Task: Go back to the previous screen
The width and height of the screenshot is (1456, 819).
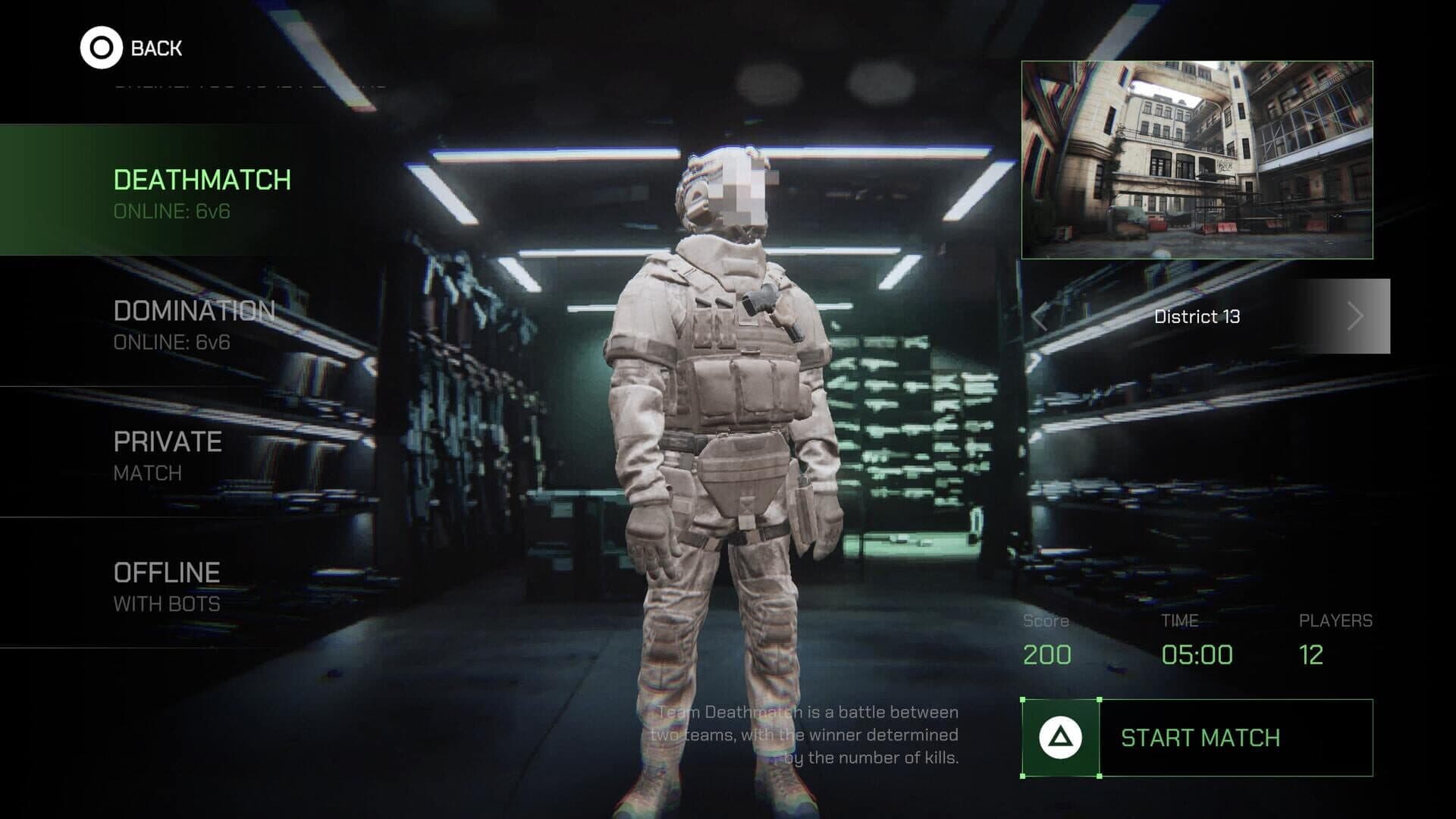Action: (131, 48)
